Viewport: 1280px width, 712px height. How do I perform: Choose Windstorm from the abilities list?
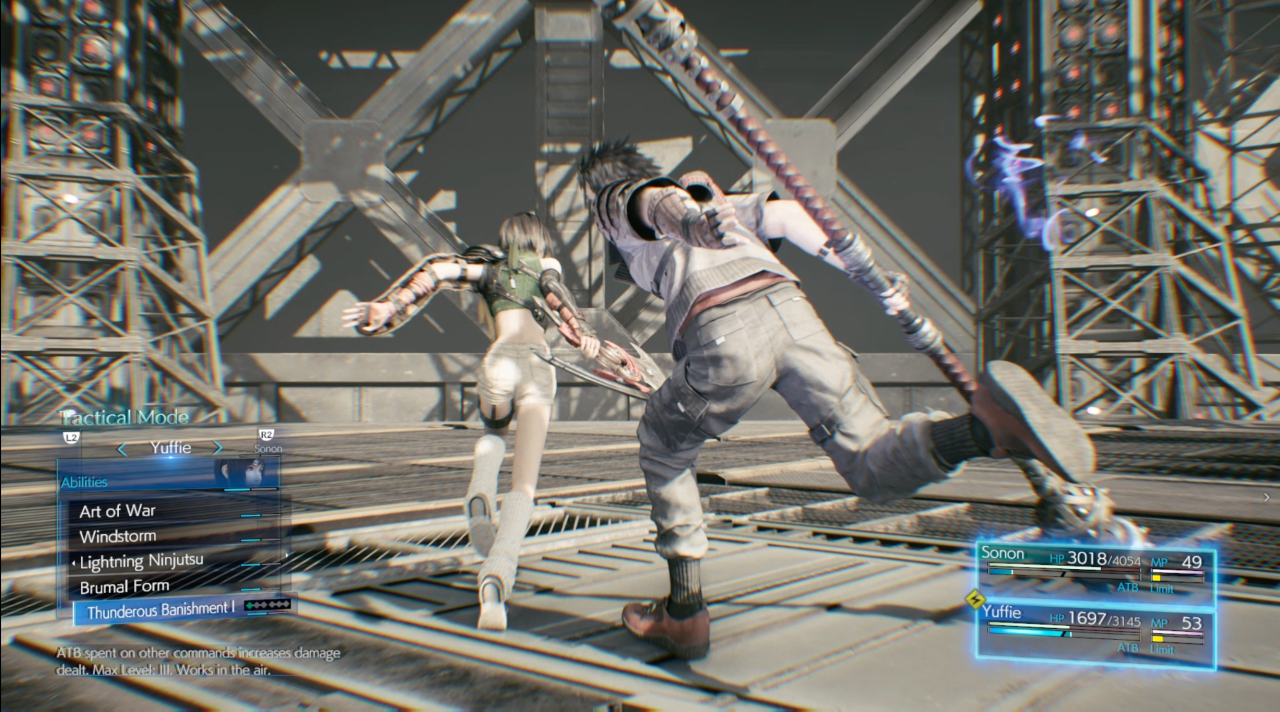click(x=117, y=537)
